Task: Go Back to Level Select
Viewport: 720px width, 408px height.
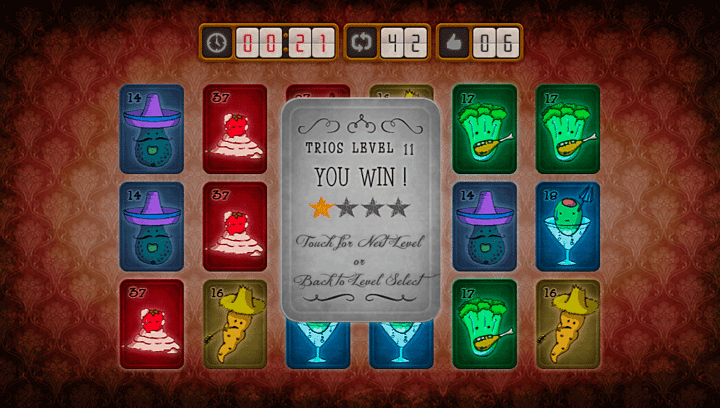Action: [x=360, y=280]
